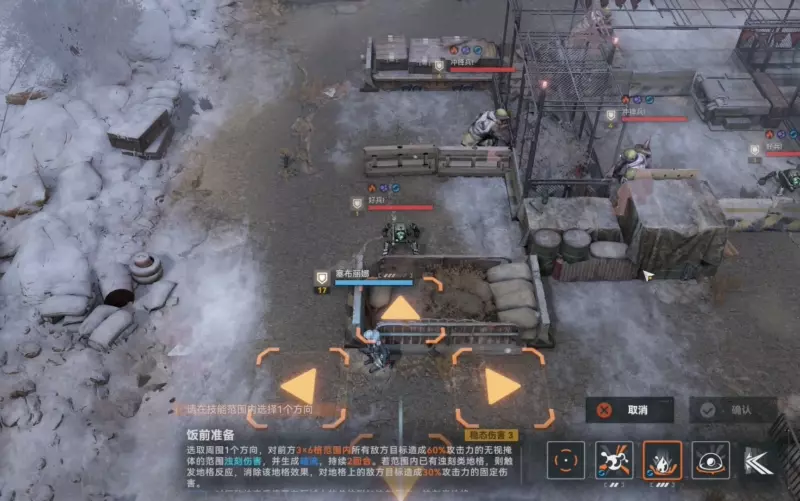This screenshot has width=800, height=501.
Task: Select the crosshair basic attack icon
Action: coord(566,461)
